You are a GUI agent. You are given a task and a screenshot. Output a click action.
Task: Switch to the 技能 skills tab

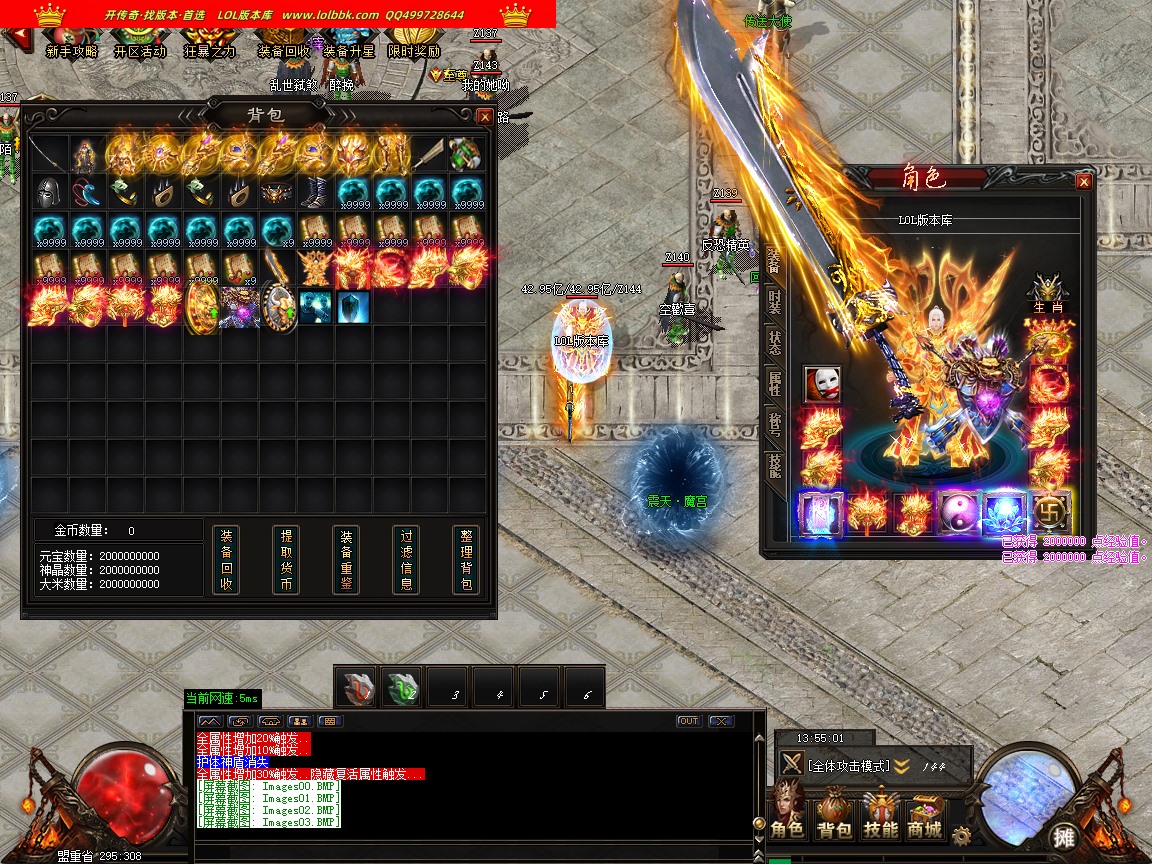click(x=774, y=466)
